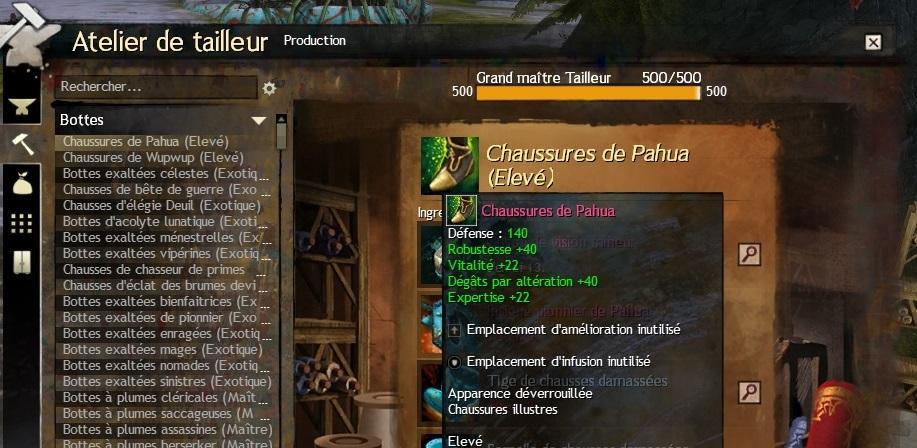The width and height of the screenshot is (917, 448).
Task: Open the grid-of-dots storage tab
Action: 21,223
